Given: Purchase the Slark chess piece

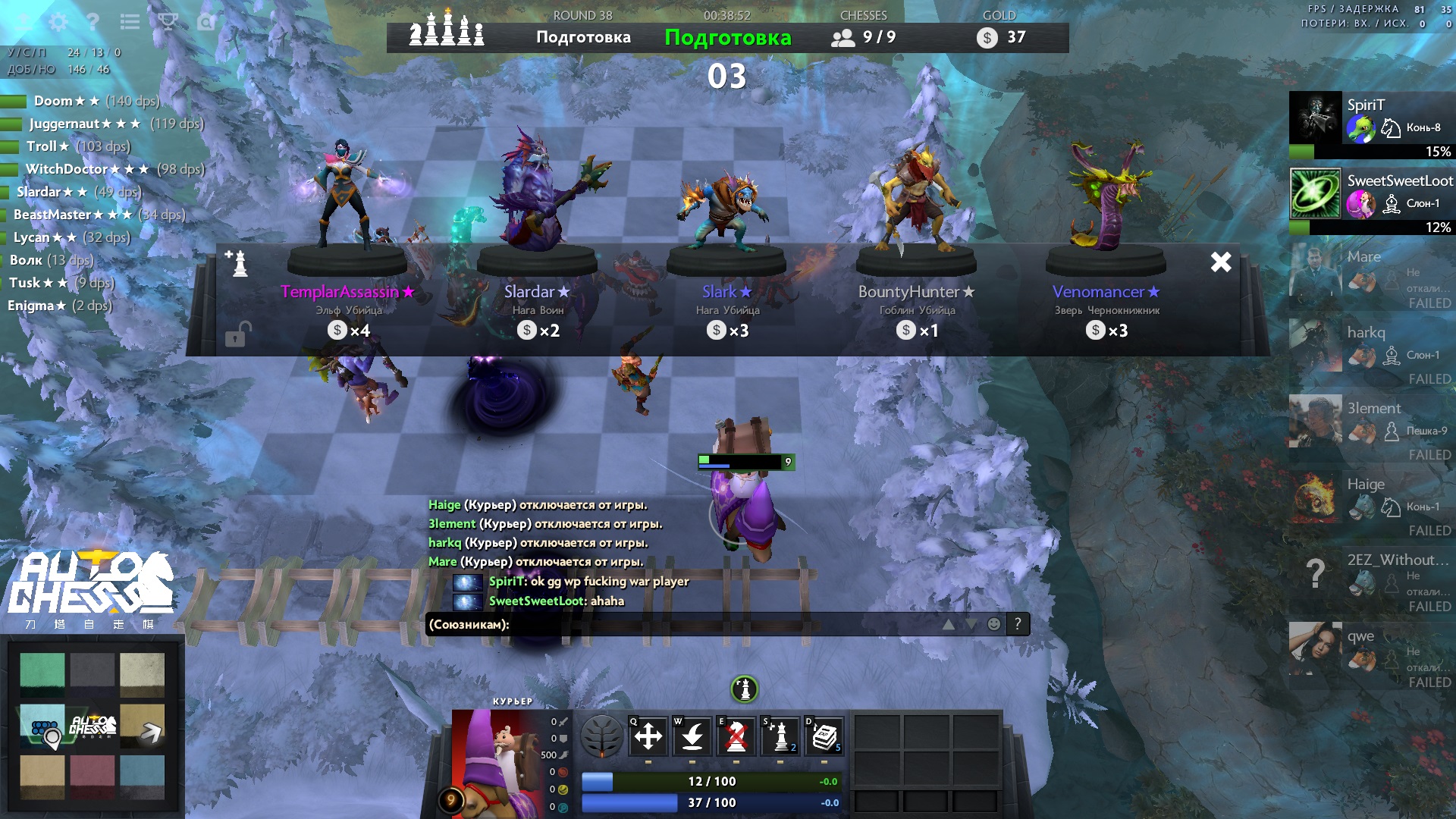Looking at the screenshot, I should pos(726,292).
